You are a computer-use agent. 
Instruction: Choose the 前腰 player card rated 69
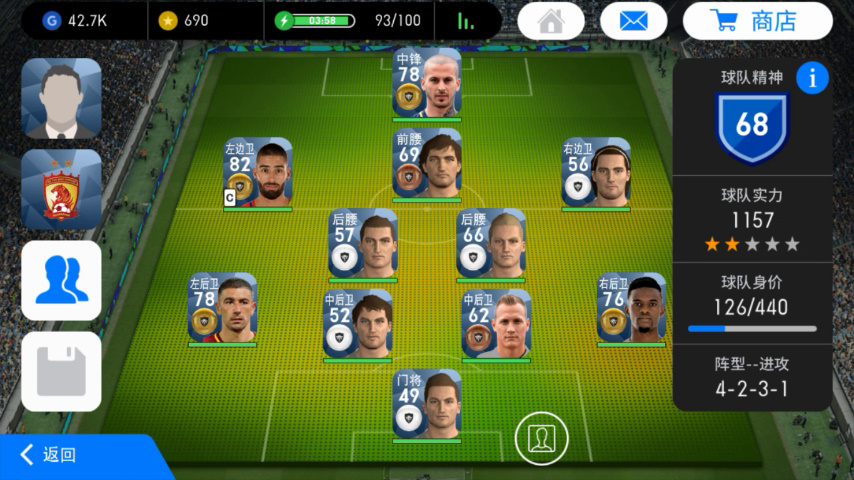pyautogui.click(x=427, y=163)
